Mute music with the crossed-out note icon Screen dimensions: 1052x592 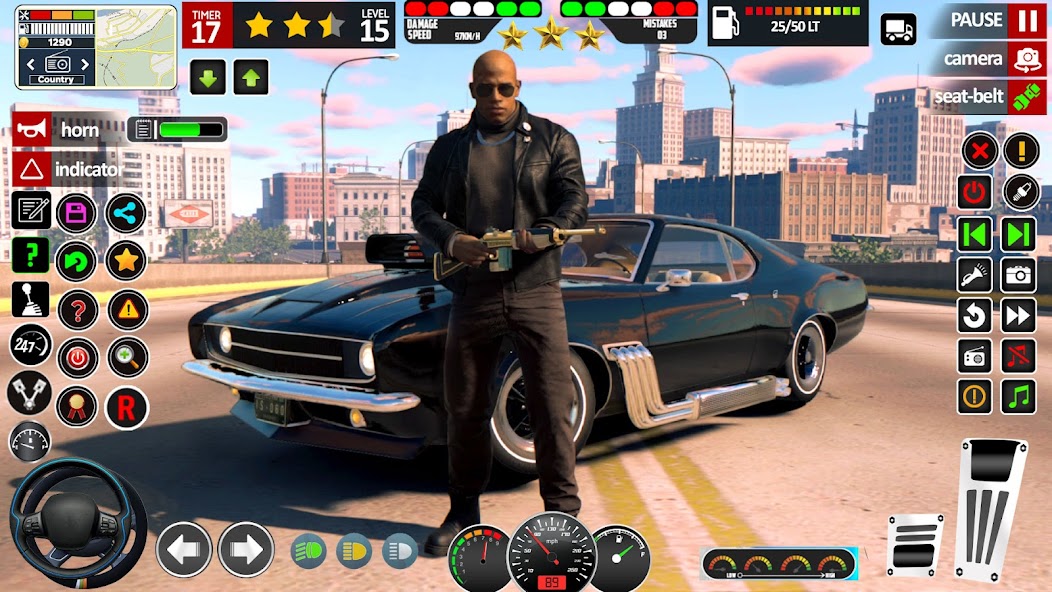click(1019, 355)
